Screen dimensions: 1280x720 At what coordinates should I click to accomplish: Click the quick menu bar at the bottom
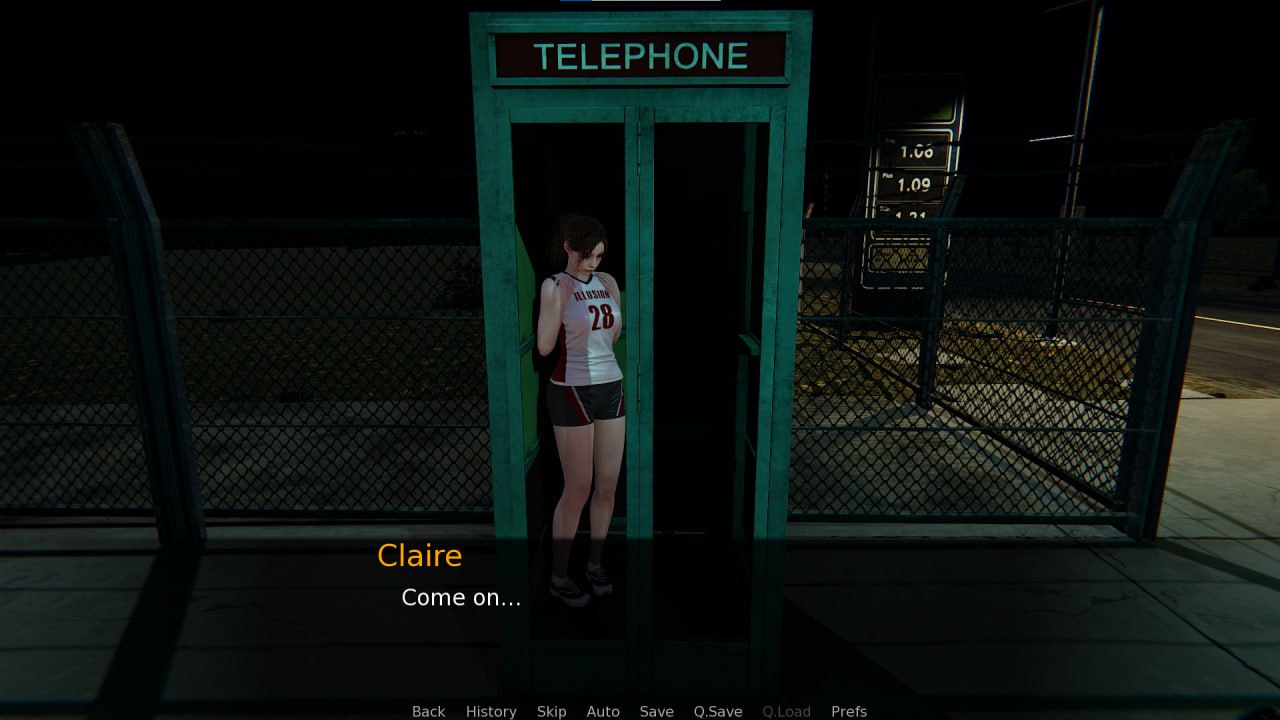click(640, 711)
